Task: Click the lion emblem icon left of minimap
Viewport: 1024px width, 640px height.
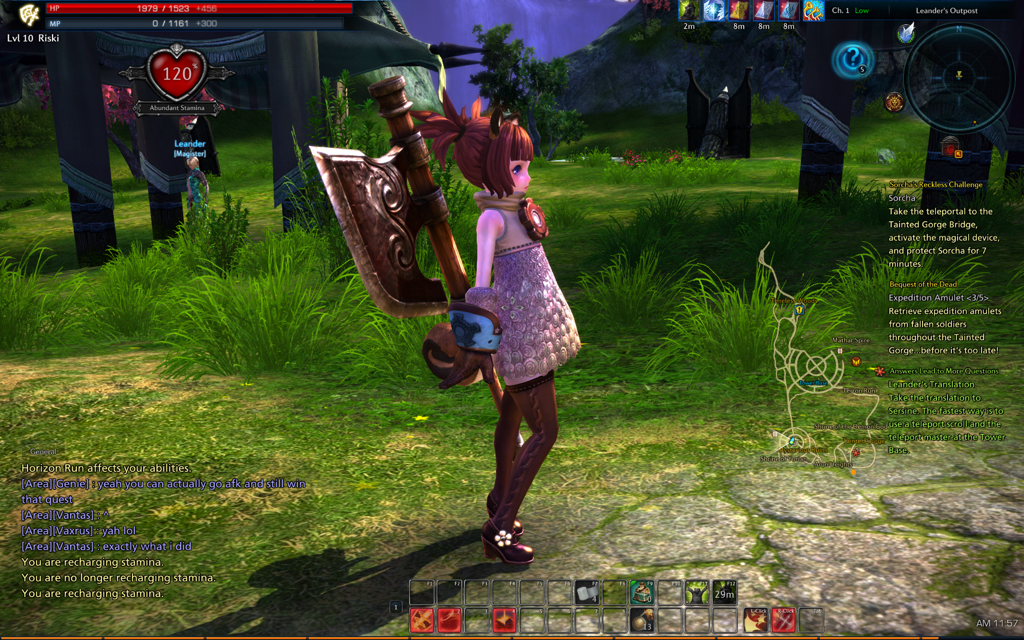Action: tap(894, 102)
